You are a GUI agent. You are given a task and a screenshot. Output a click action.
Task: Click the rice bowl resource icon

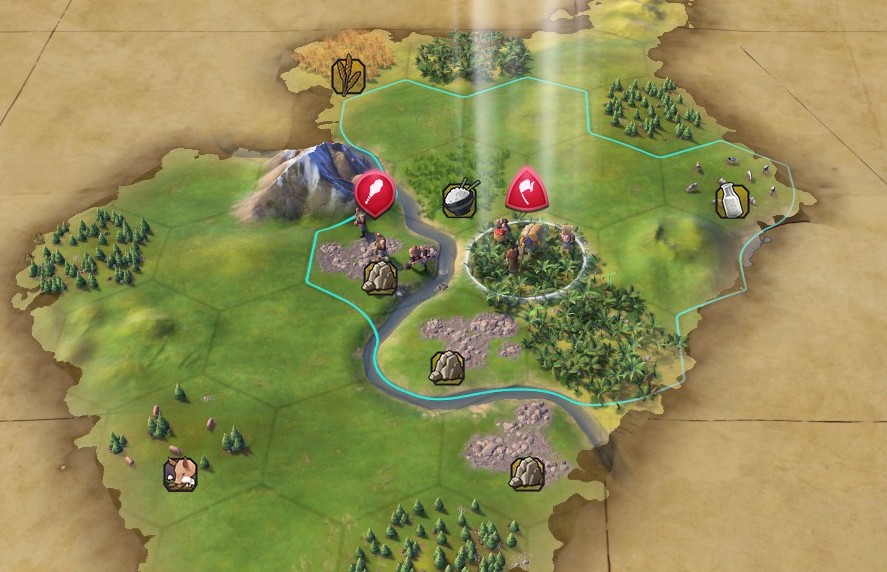(460, 197)
